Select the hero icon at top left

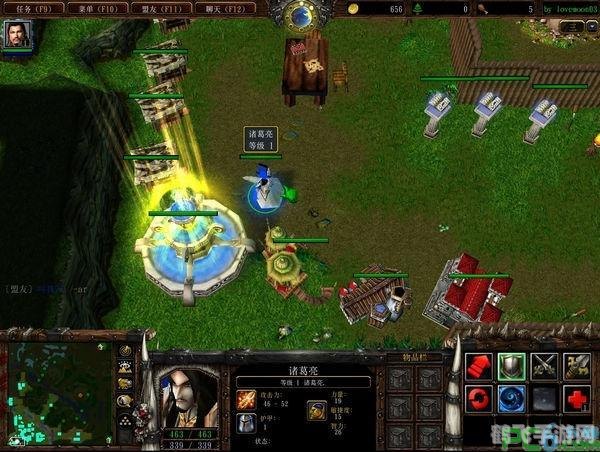click(18, 35)
